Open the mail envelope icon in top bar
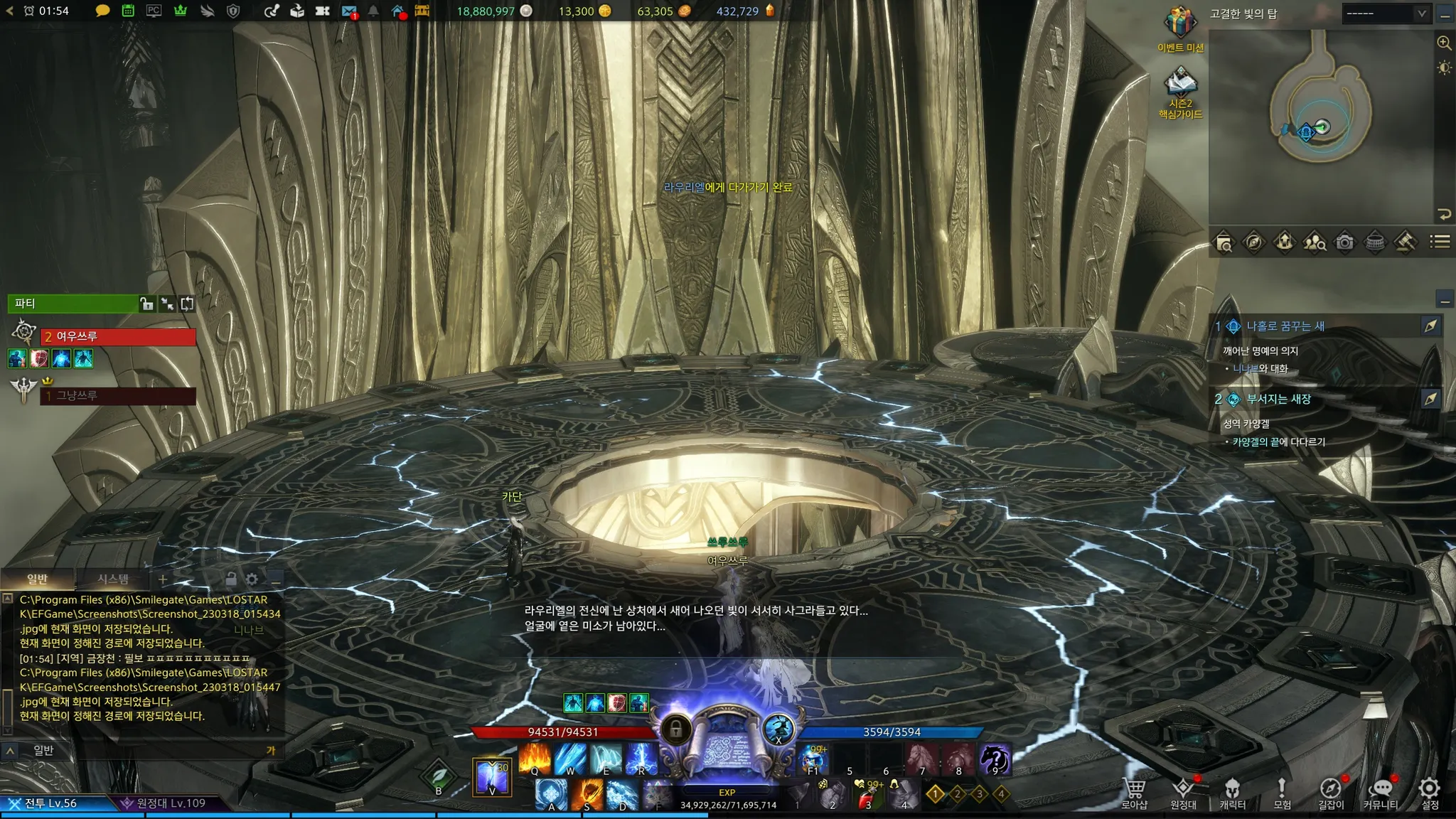This screenshot has height=819, width=1456. pos(348,11)
